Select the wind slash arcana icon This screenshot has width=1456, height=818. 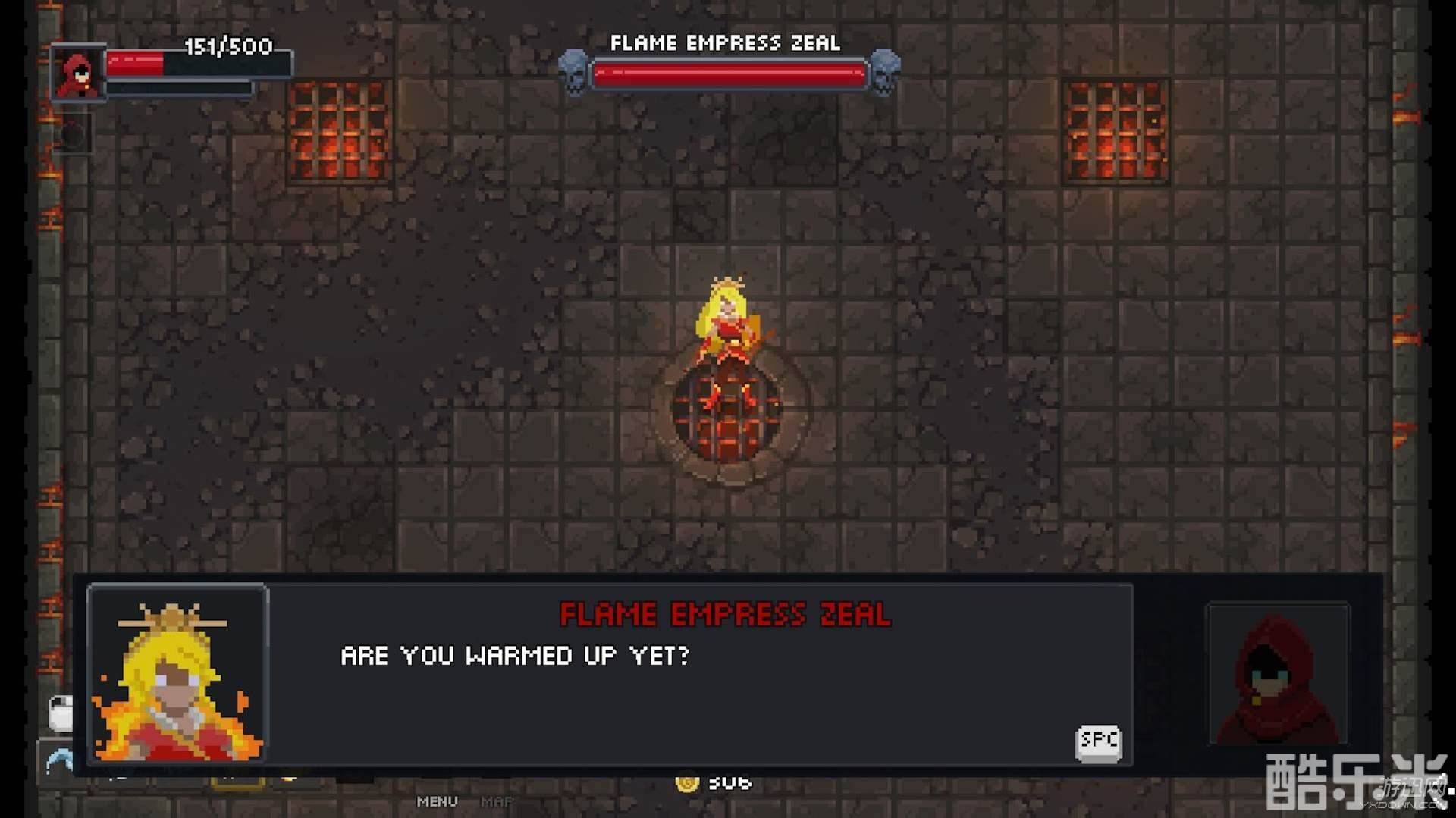tap(59, 760)
